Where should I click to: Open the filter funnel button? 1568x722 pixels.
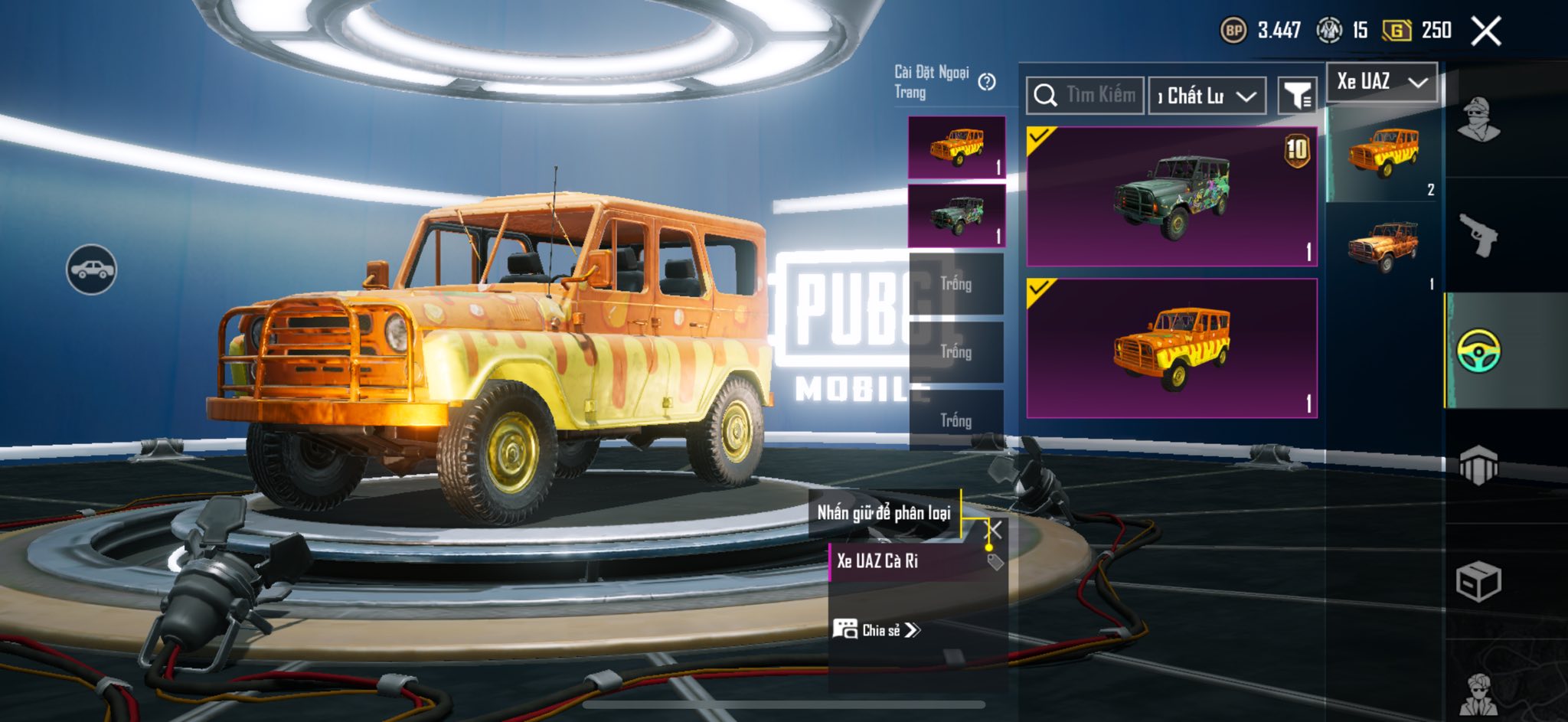(x=1297, y=96)
